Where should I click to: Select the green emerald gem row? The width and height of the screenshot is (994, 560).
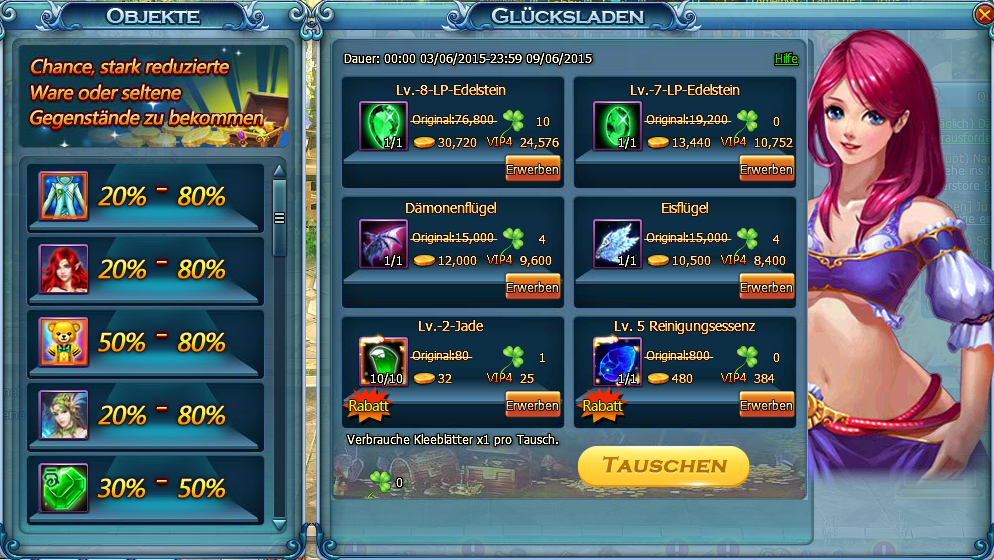click(x=145, y=488)
